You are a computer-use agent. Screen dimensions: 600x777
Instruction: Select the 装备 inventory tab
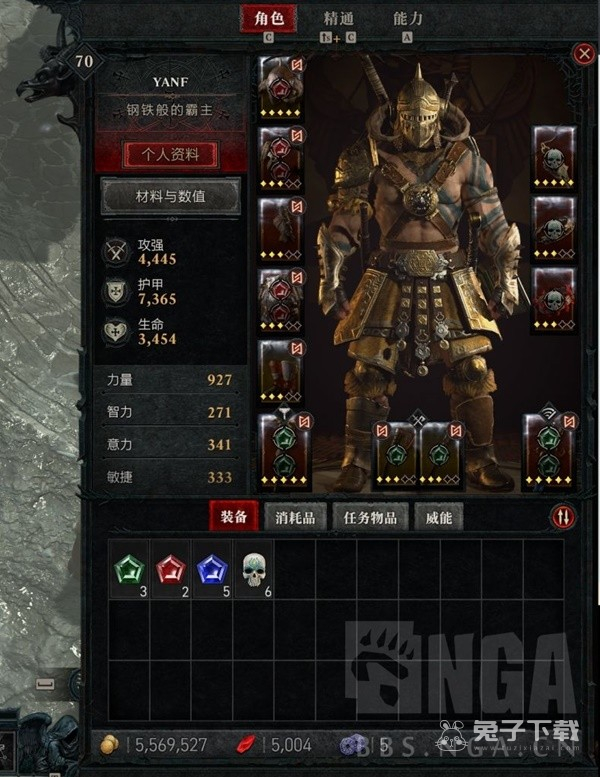point(234,517)
